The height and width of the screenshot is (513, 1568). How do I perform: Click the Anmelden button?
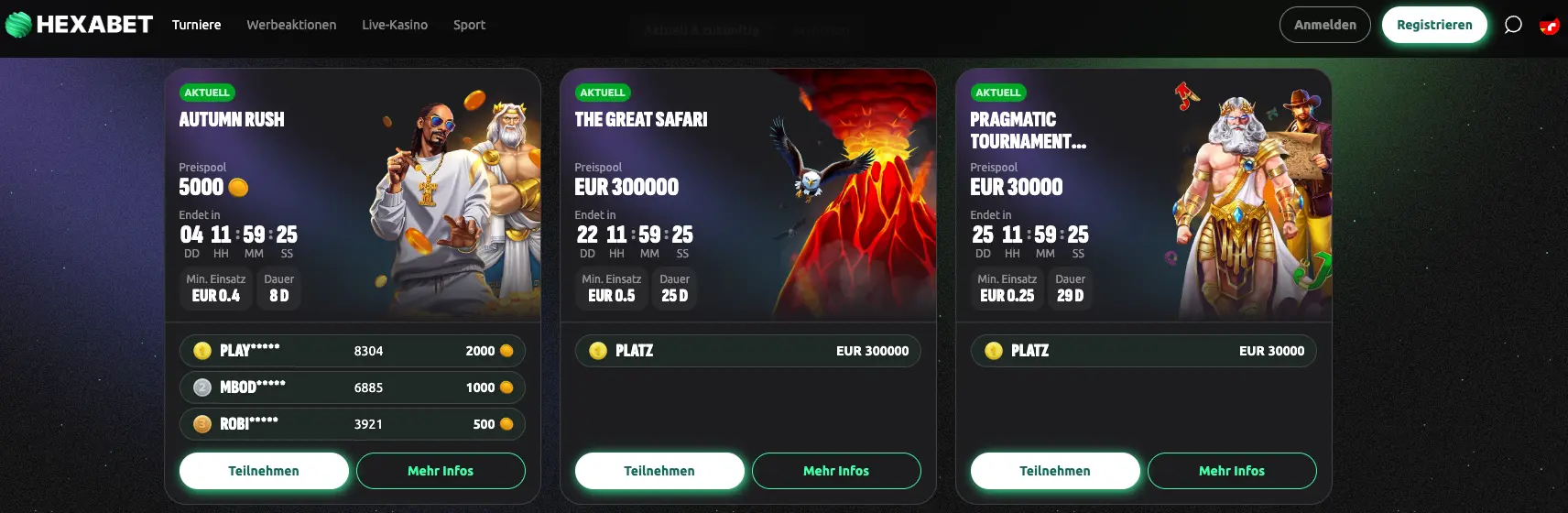coord(1324,25)
